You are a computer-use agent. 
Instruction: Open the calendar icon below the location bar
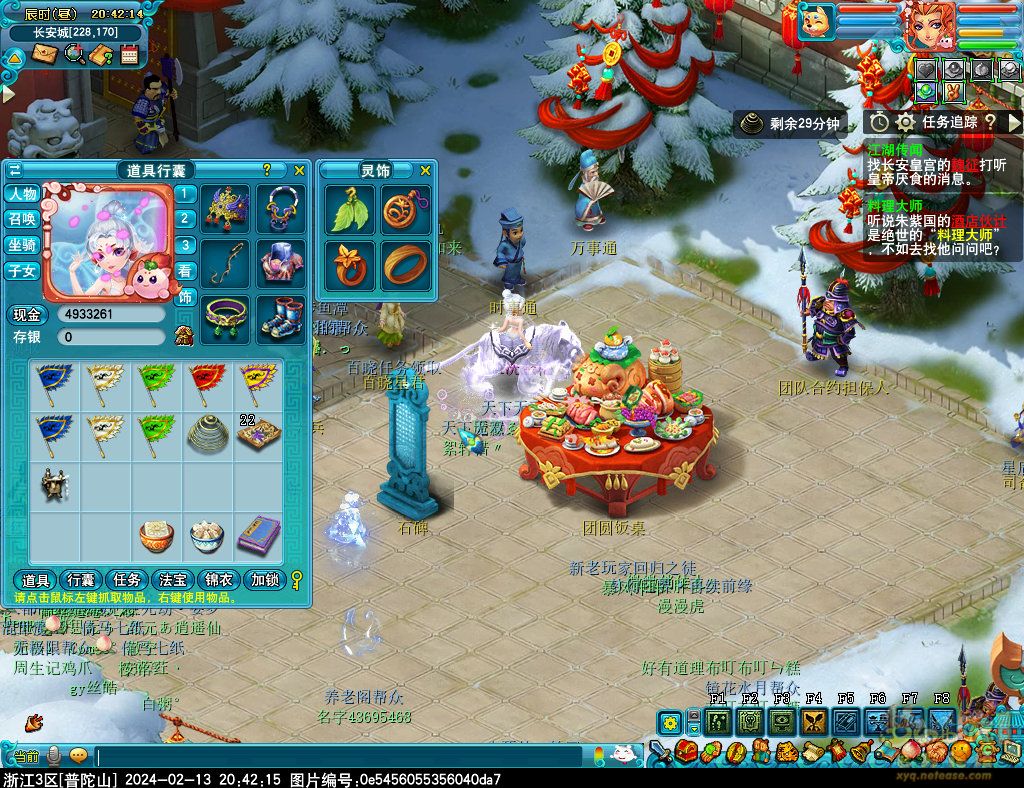129,54
